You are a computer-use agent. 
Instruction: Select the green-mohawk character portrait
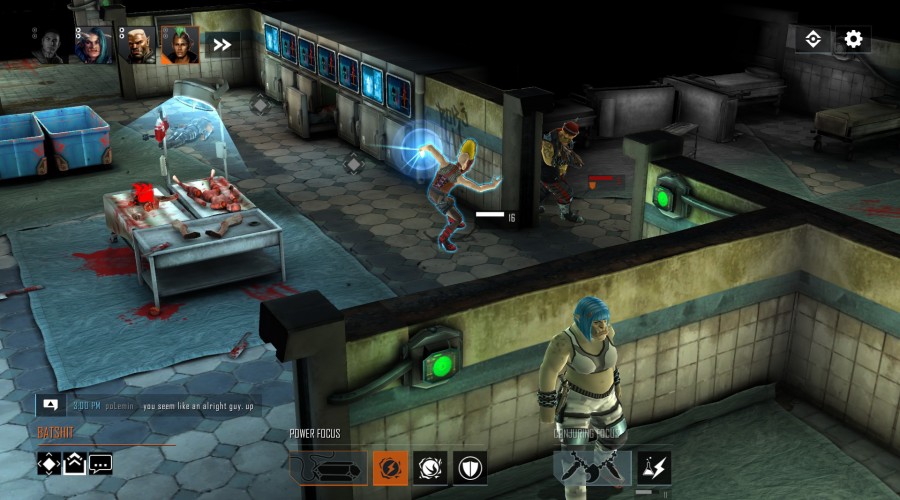[x=180, y=45]
